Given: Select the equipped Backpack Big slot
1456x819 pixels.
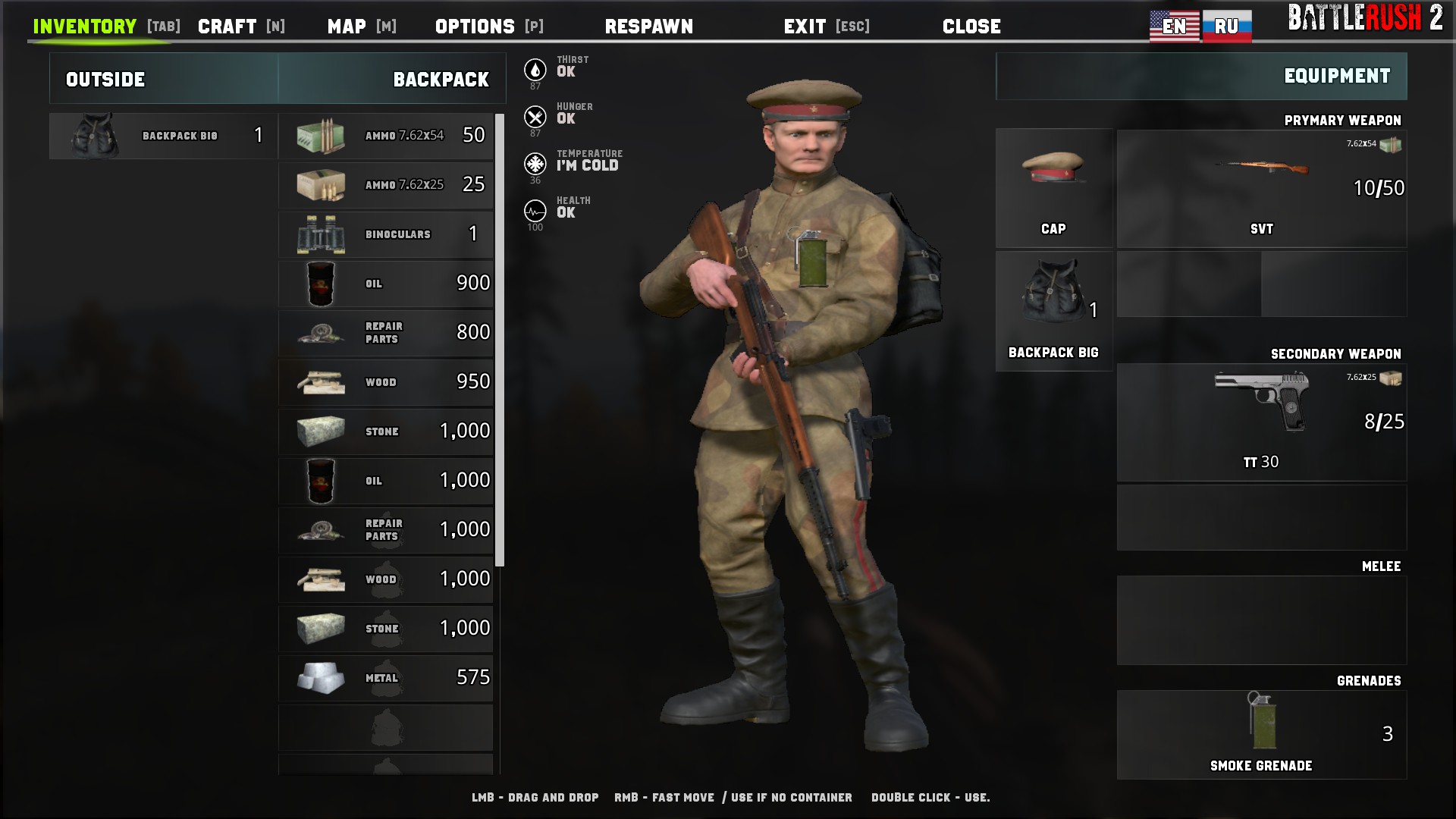Looking at the screenshot, I should coord(1053,311).
